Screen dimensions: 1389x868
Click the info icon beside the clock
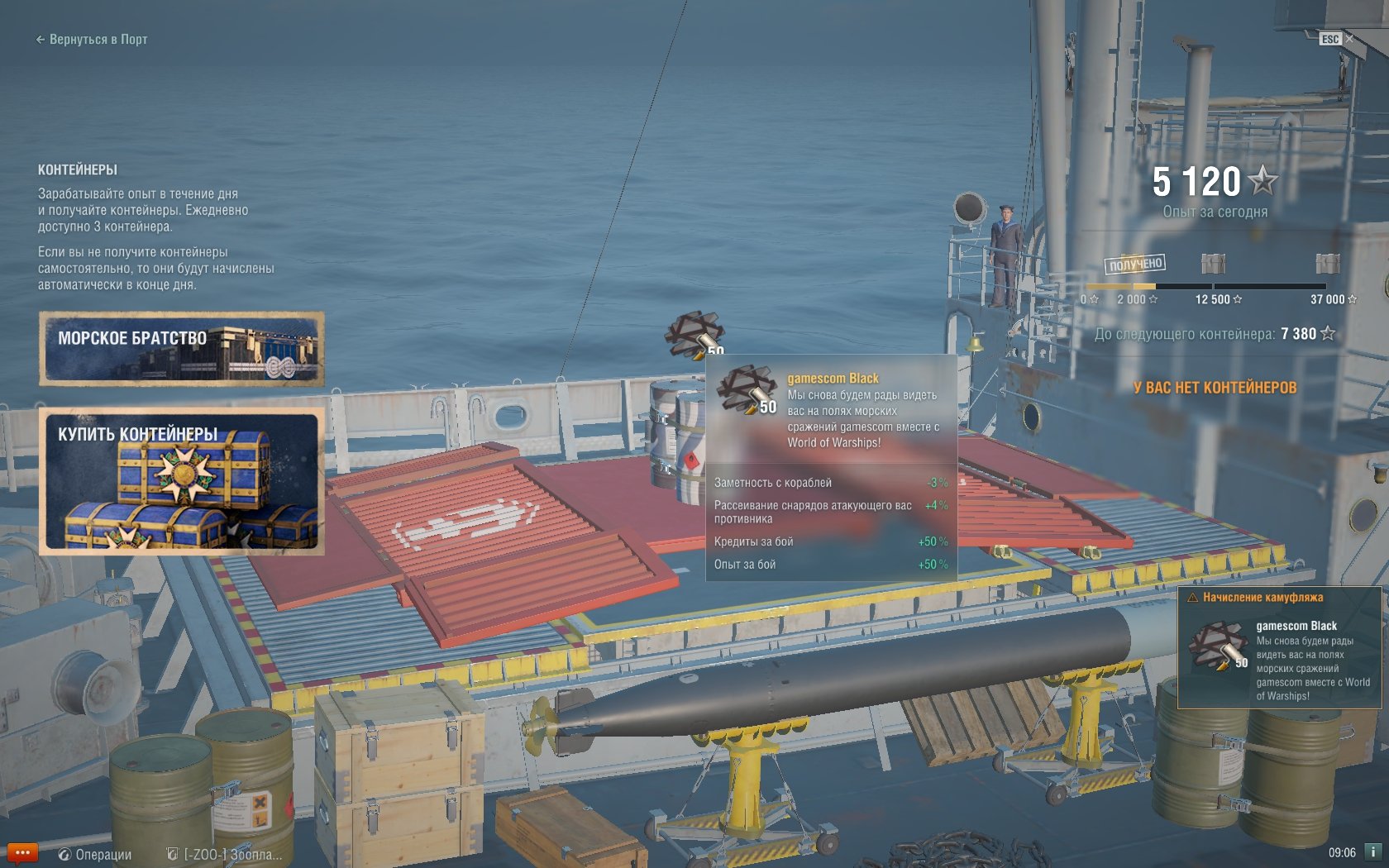1372,851
